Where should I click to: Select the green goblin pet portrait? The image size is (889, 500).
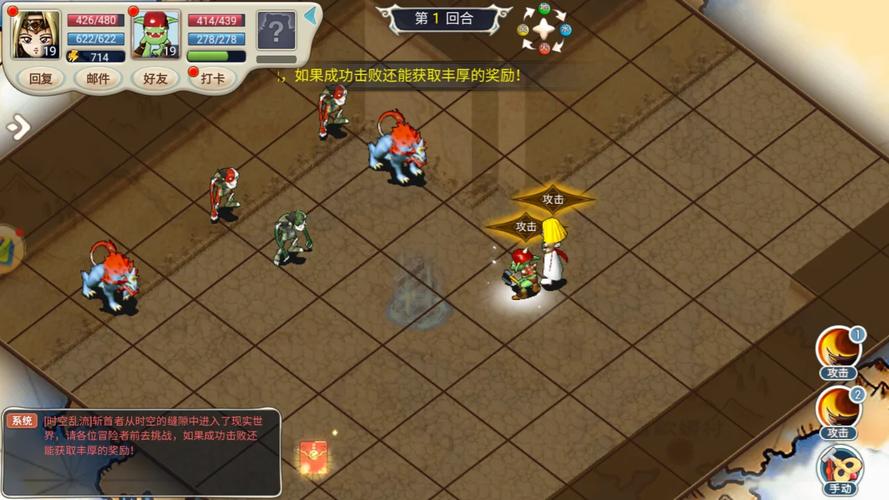click(155, 34)
